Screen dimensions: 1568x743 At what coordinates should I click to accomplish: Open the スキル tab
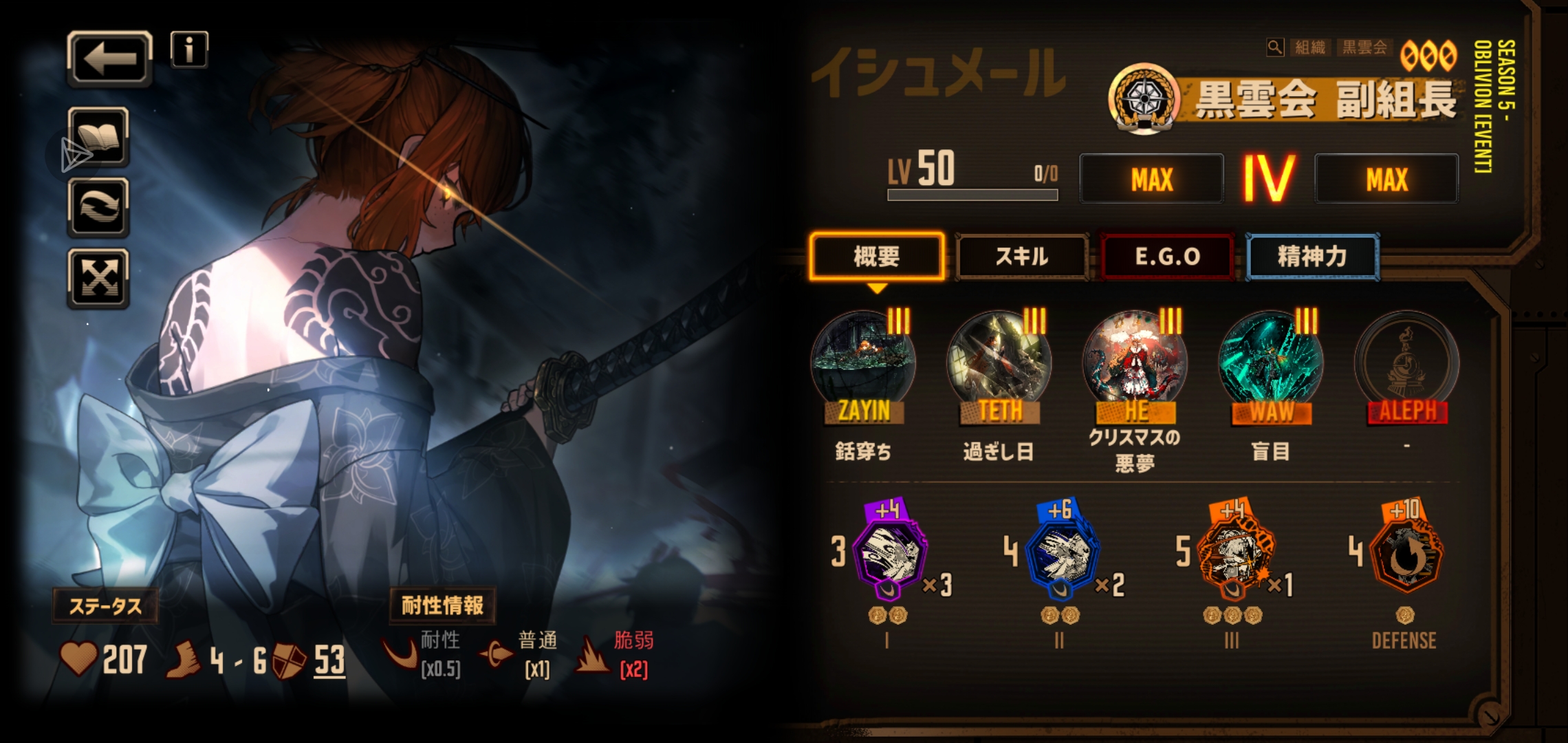(1022, 257)
